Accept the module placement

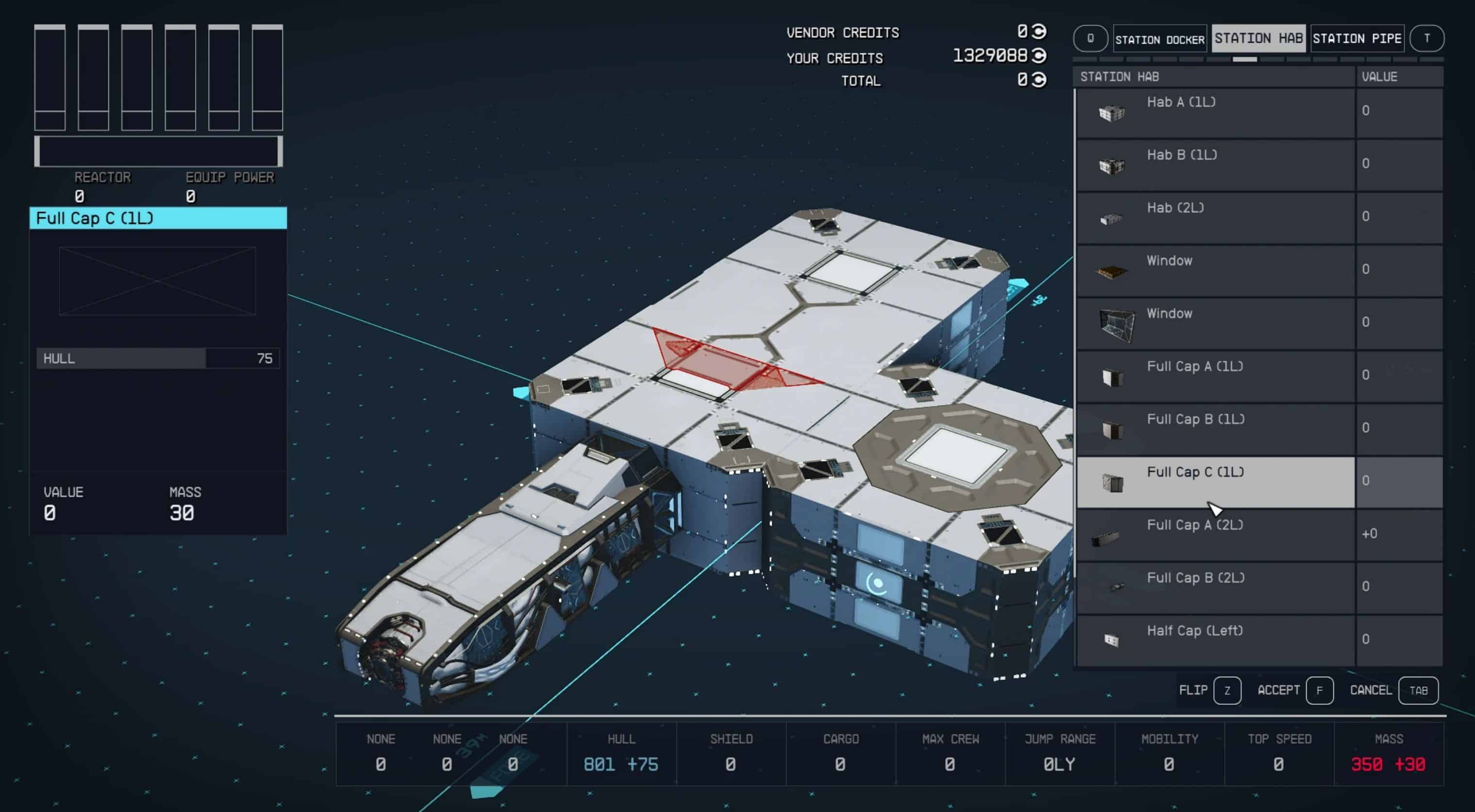(x=1319, y=690)
